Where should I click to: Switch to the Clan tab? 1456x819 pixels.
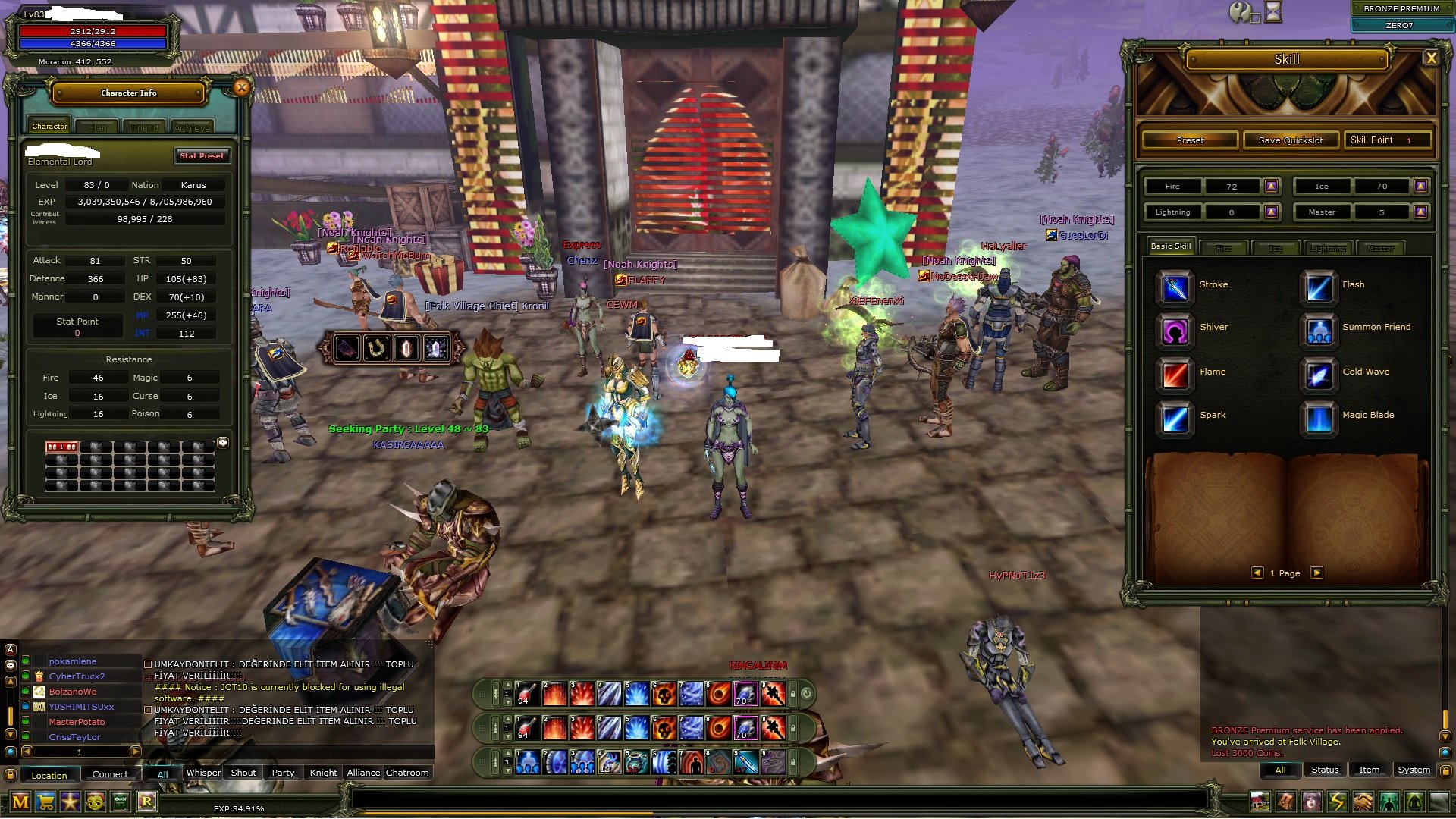pyautogui.click(x=97, y=127)
